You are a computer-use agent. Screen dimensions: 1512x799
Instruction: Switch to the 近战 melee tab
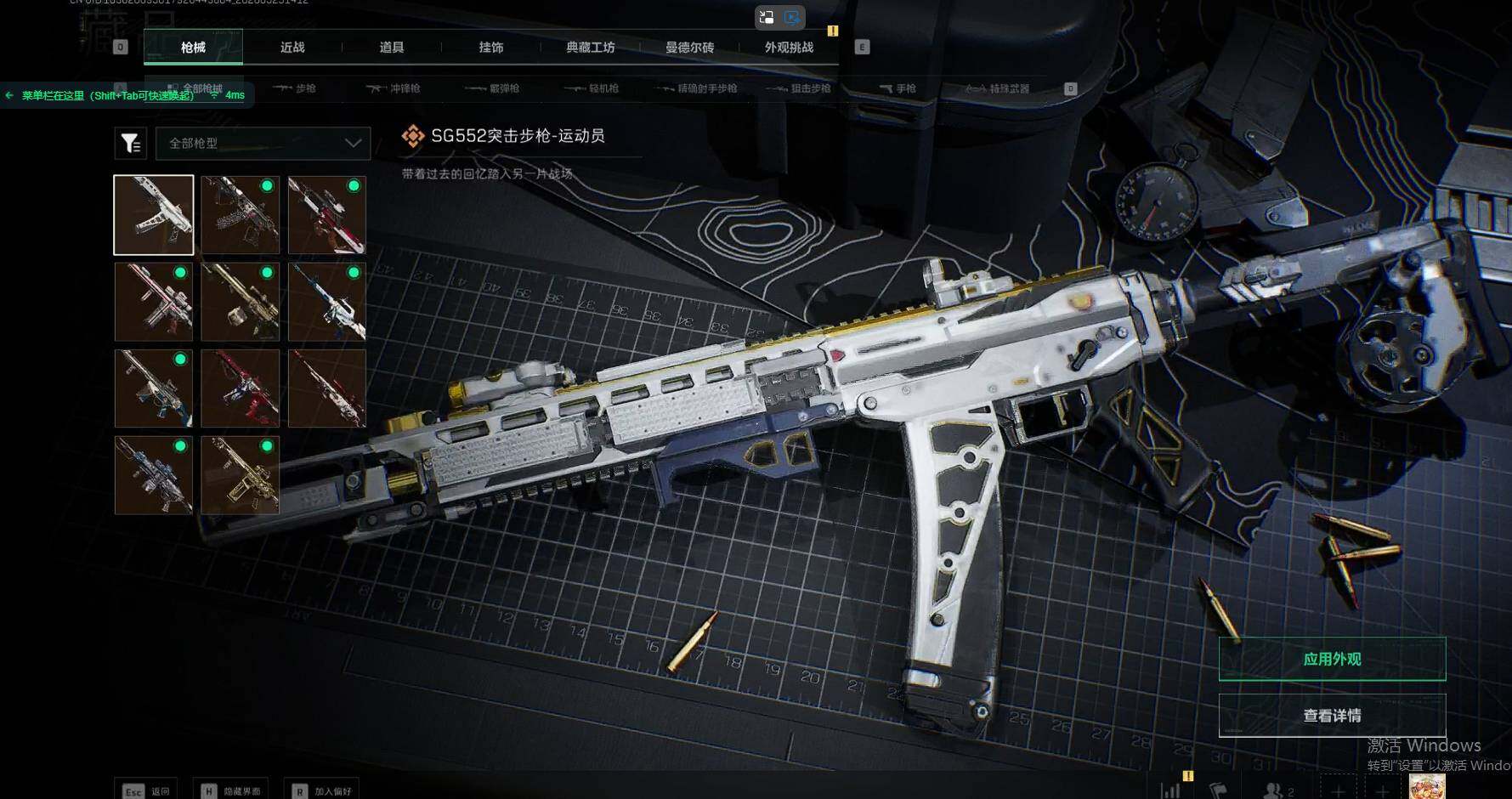[x=292, y=48]
